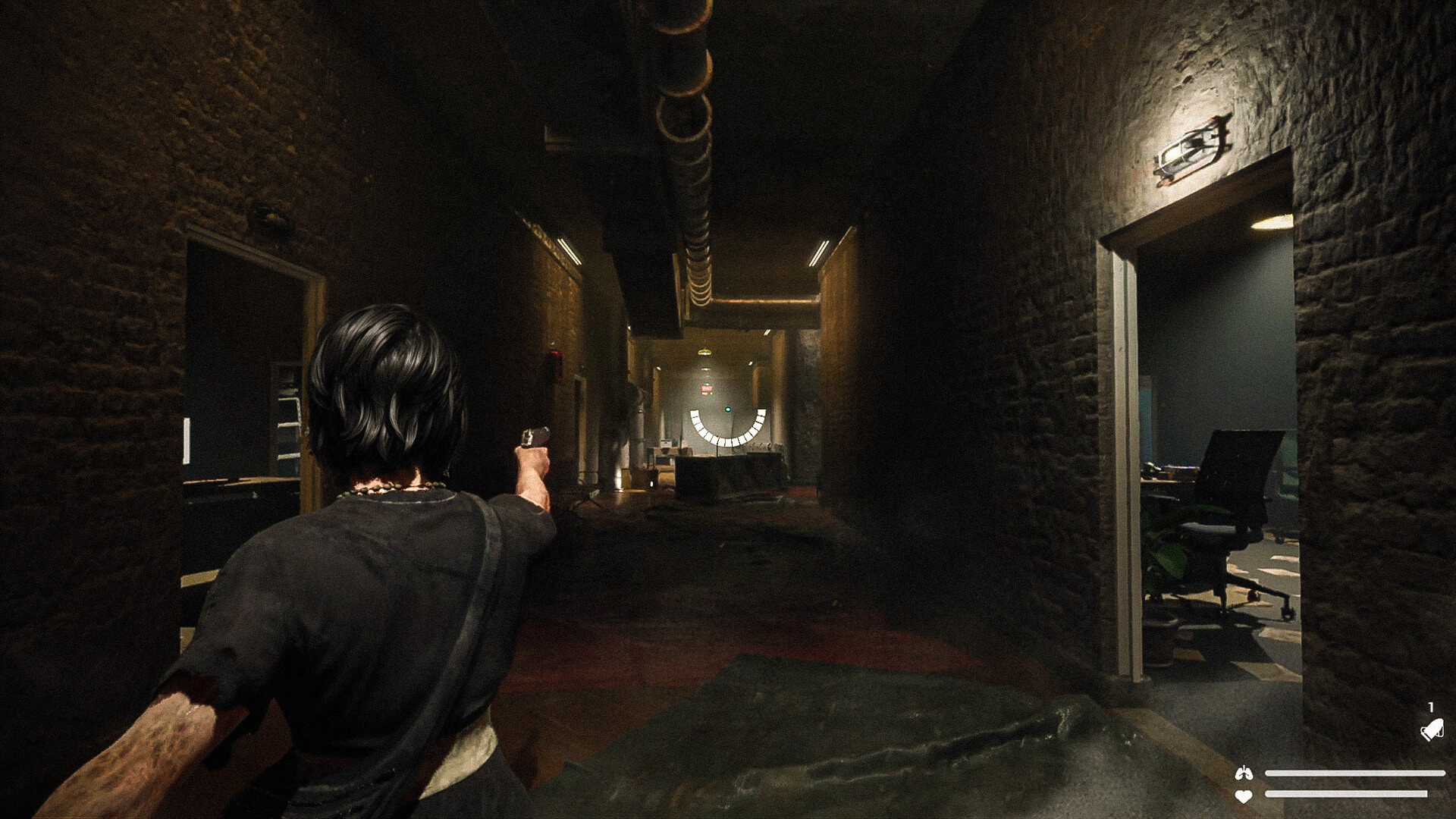
Task: Select the lungs stamina icon in the HUD
Action: [1243, 773]
